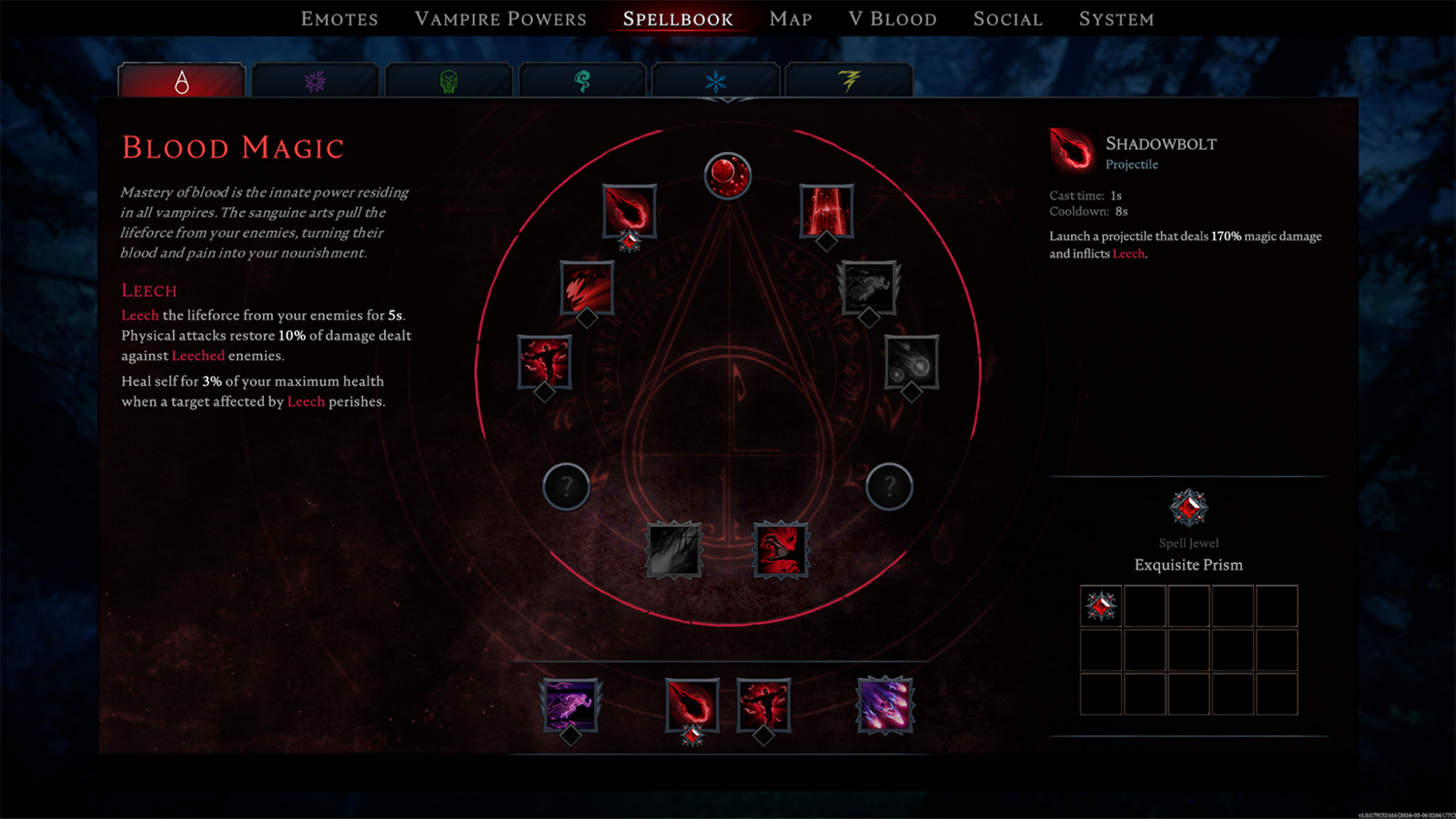Pick the Exquisite Prism jewel in the grid
Screen dimensions: 1456x819
pyautogui.click(x=1101, y=606)
